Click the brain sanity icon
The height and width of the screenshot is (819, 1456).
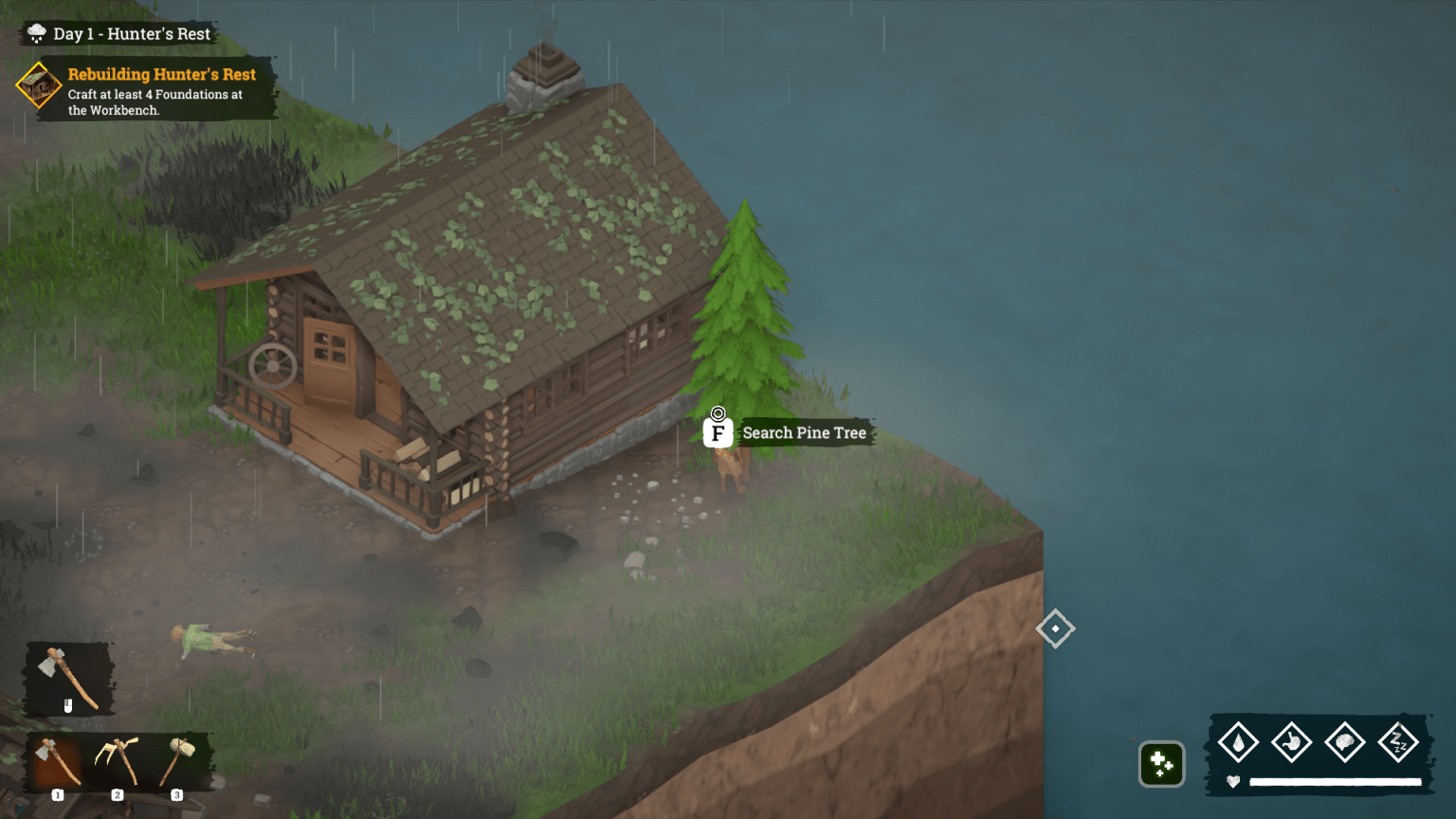[x=1344, y=742]
